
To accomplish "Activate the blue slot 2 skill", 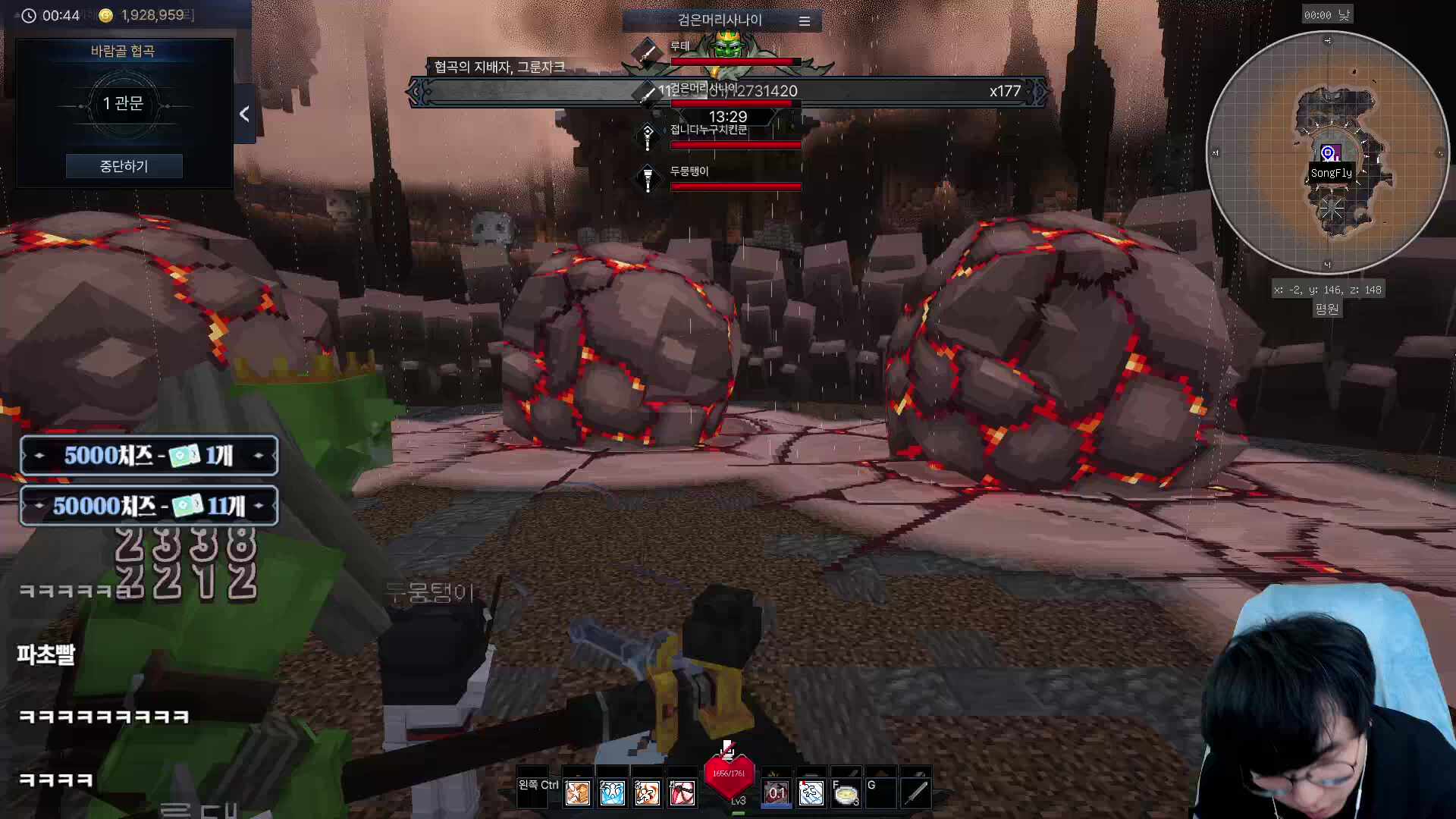I will [x=612, y=793].
